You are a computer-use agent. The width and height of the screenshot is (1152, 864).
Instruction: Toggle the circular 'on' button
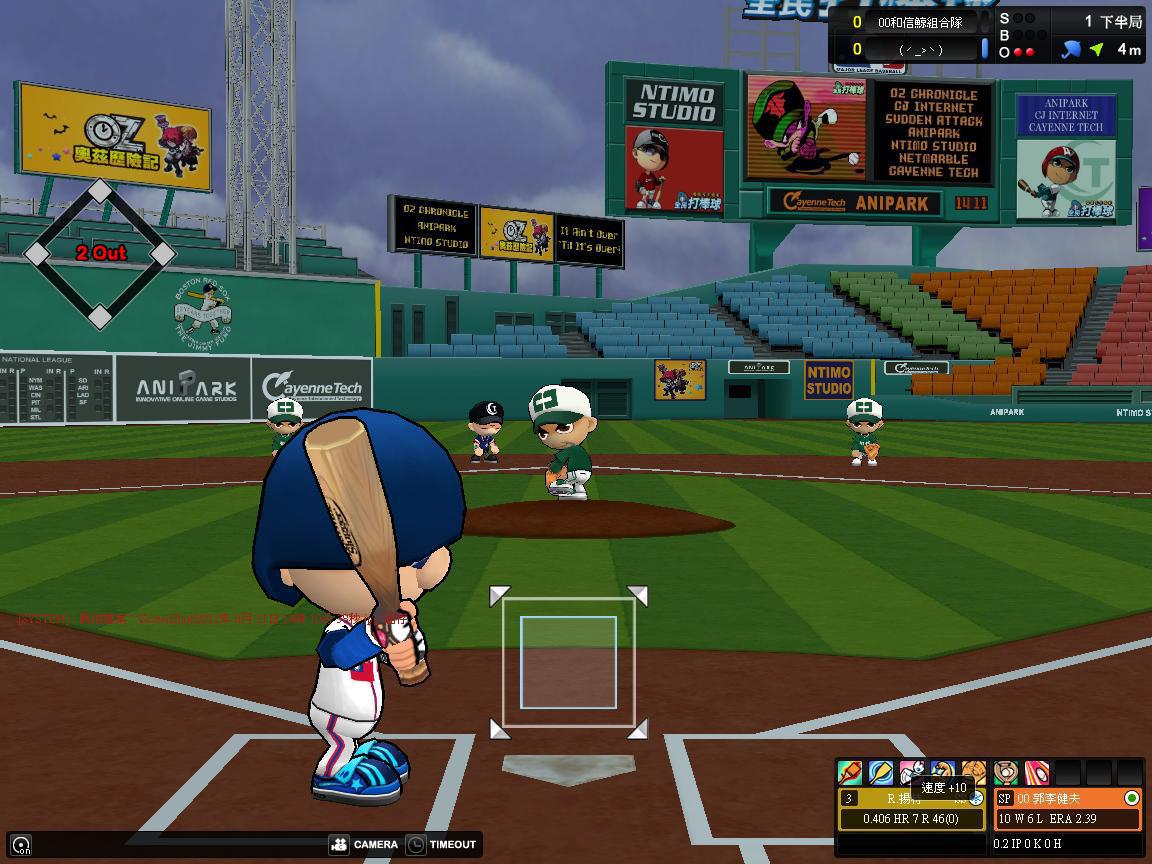click(x=22, y=845)
